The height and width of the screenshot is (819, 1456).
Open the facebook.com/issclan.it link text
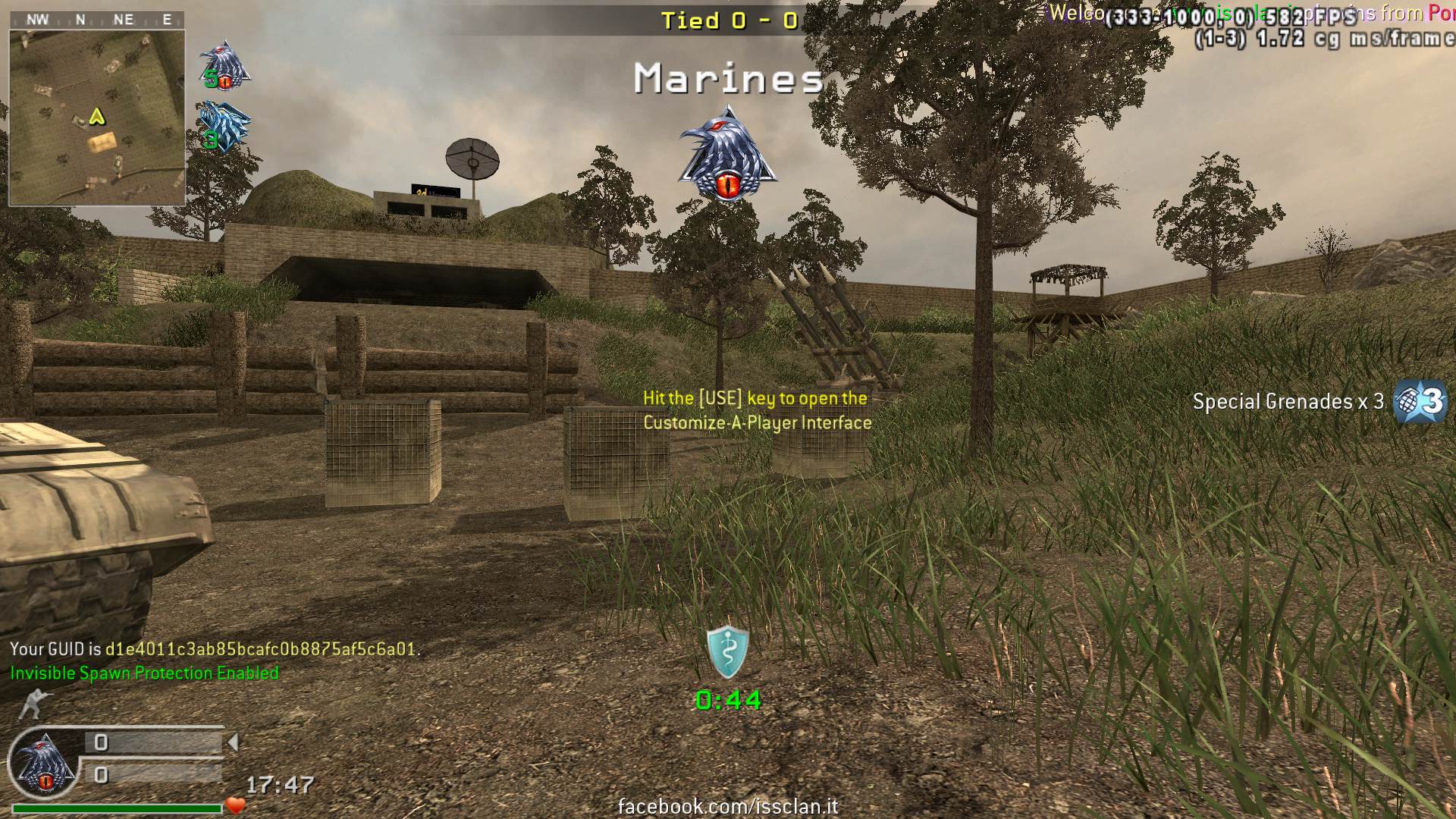pyautogui.click(x=728, y=807)
